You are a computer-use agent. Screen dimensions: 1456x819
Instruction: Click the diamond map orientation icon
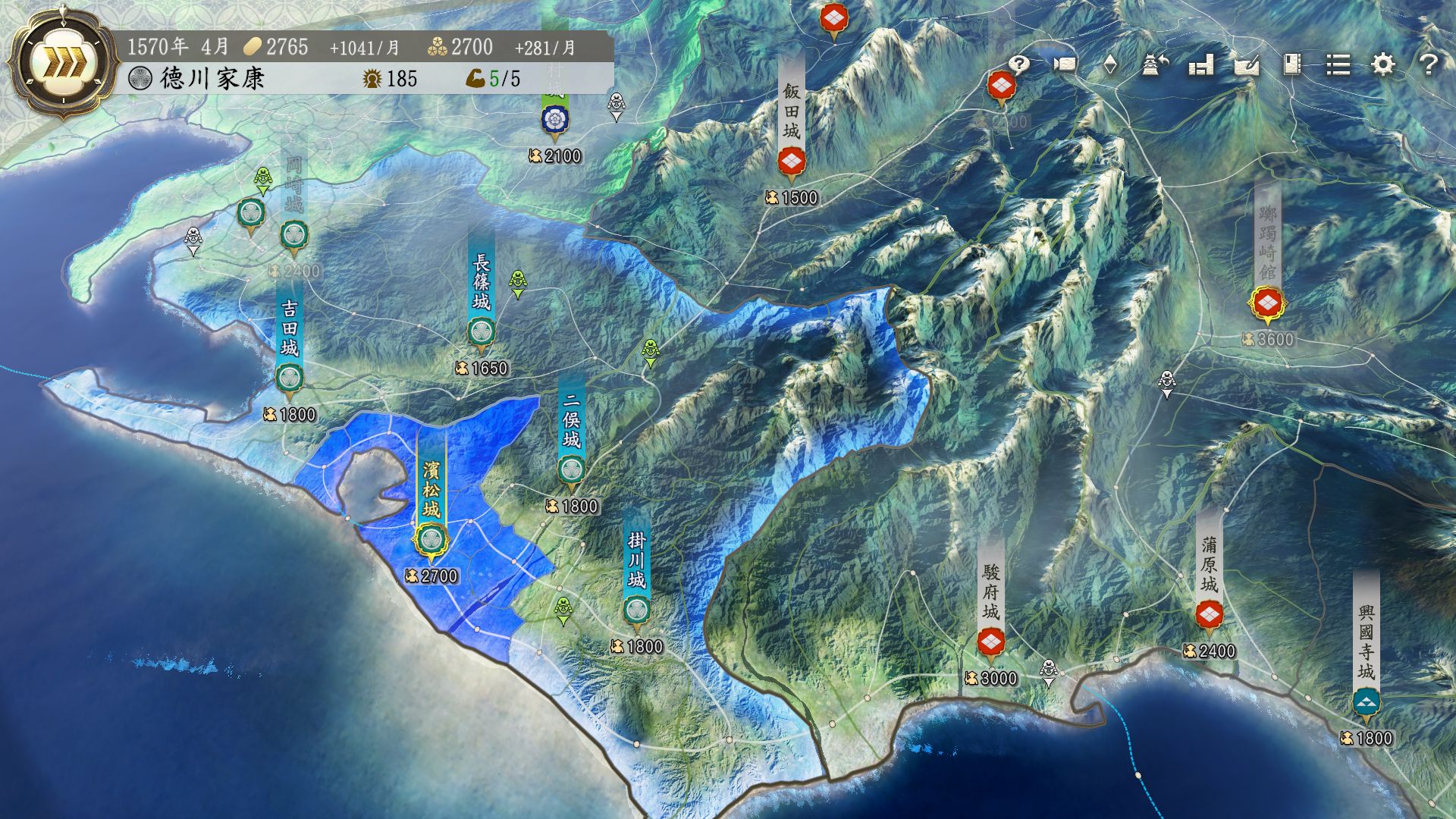(x=1110, y=64)
